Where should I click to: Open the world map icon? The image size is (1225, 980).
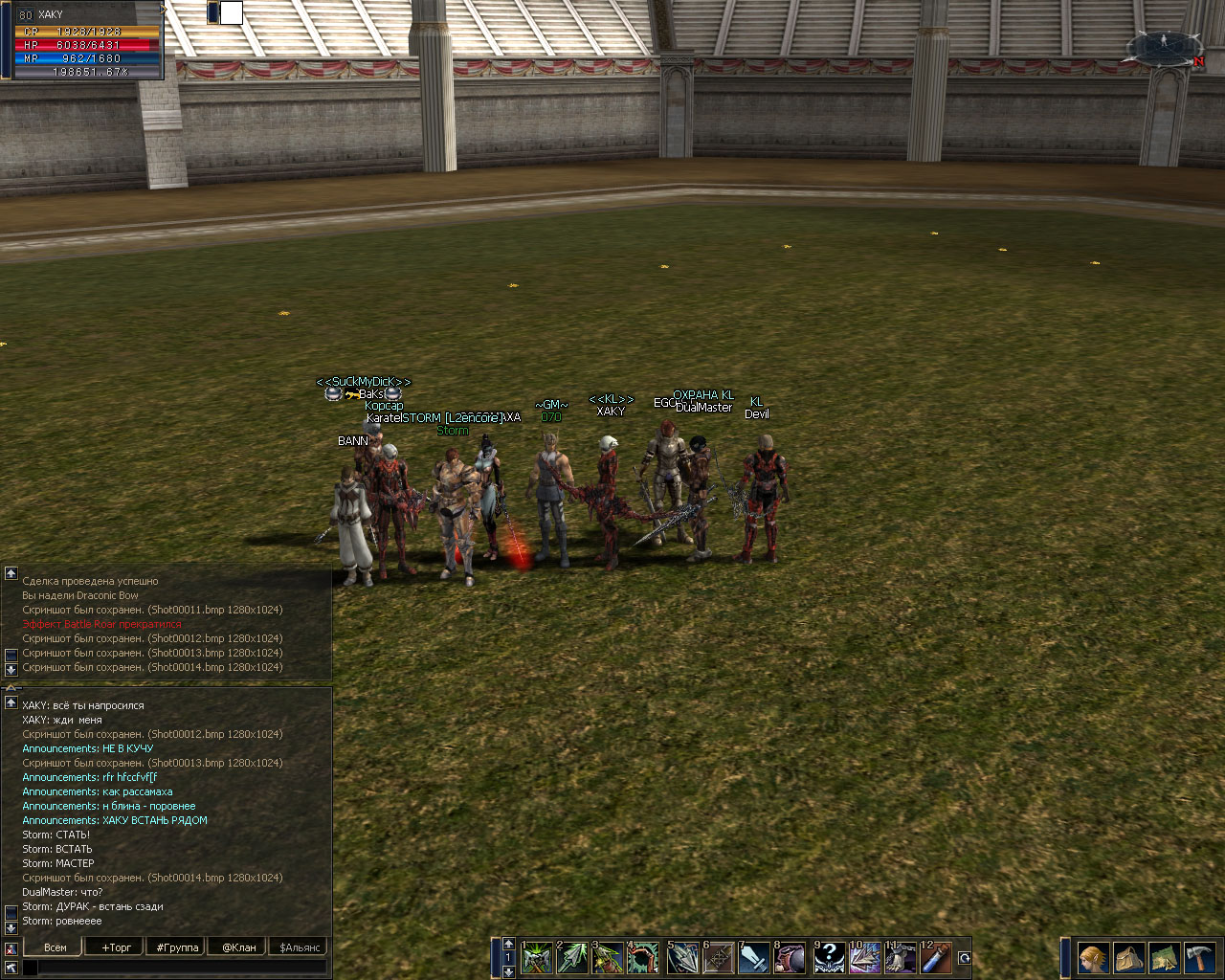pos(1164,957)
